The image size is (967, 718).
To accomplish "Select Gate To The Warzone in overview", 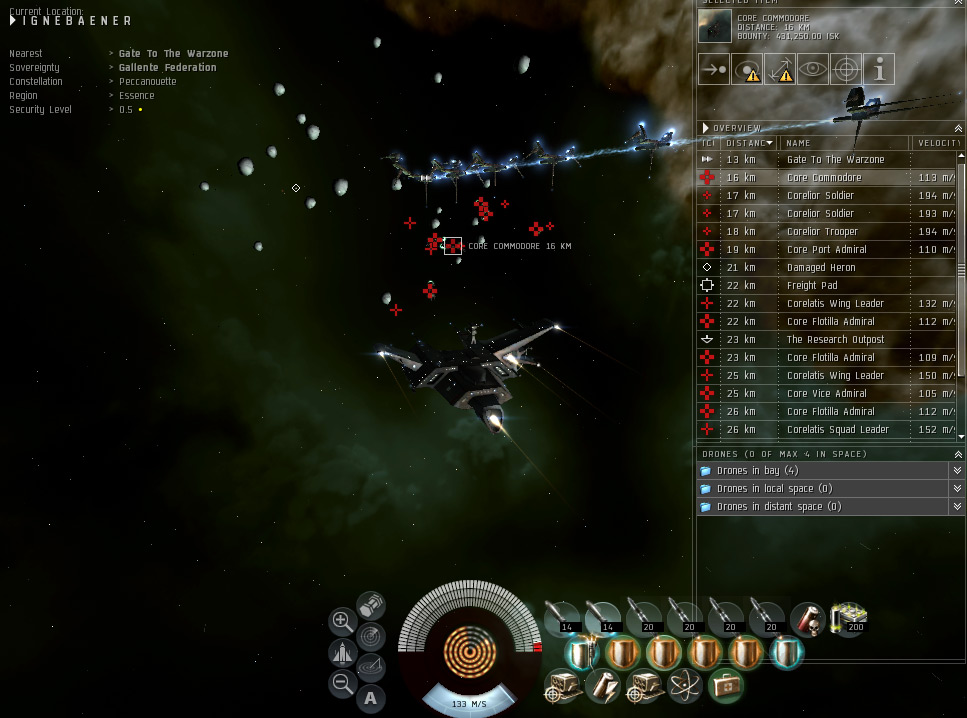I will (835, 160).
